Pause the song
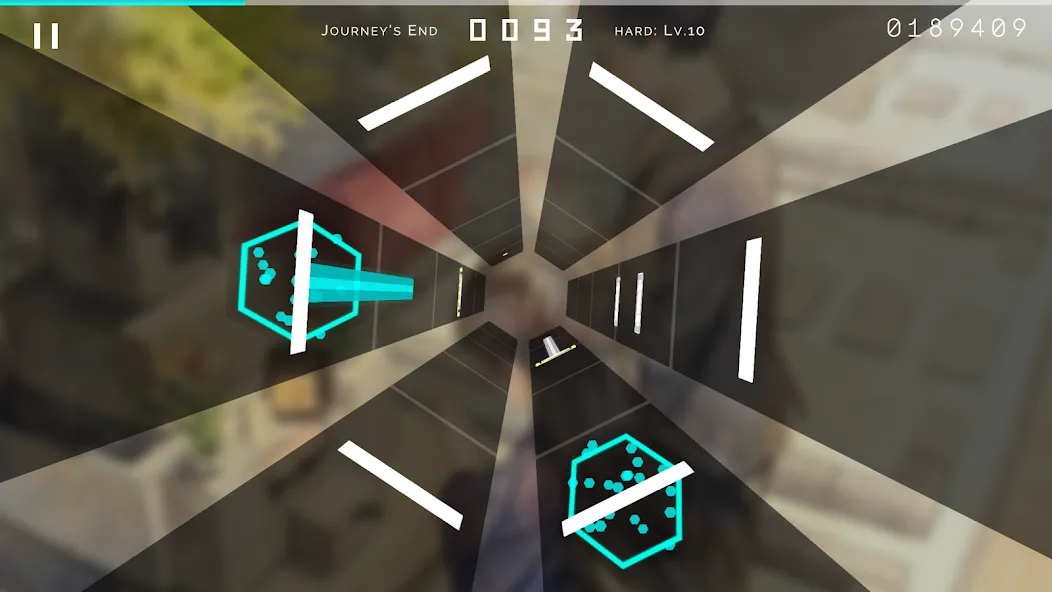Viewport: 1052px width, 592px height. pyautogui.click(x=46, y=37)
